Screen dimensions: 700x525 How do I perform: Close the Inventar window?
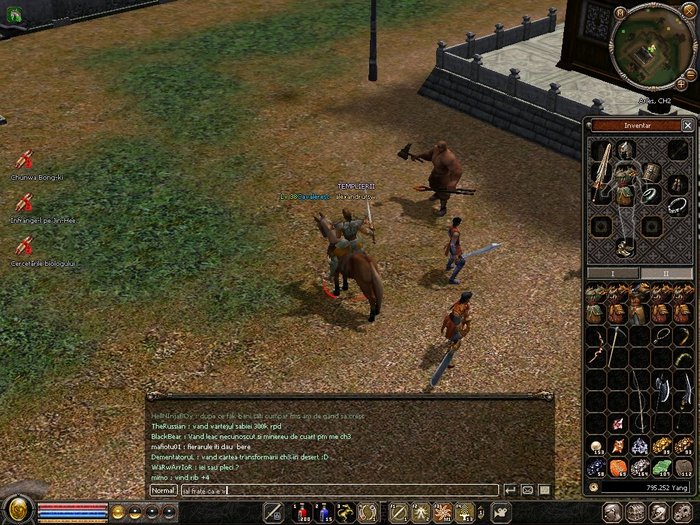point(687,126)
